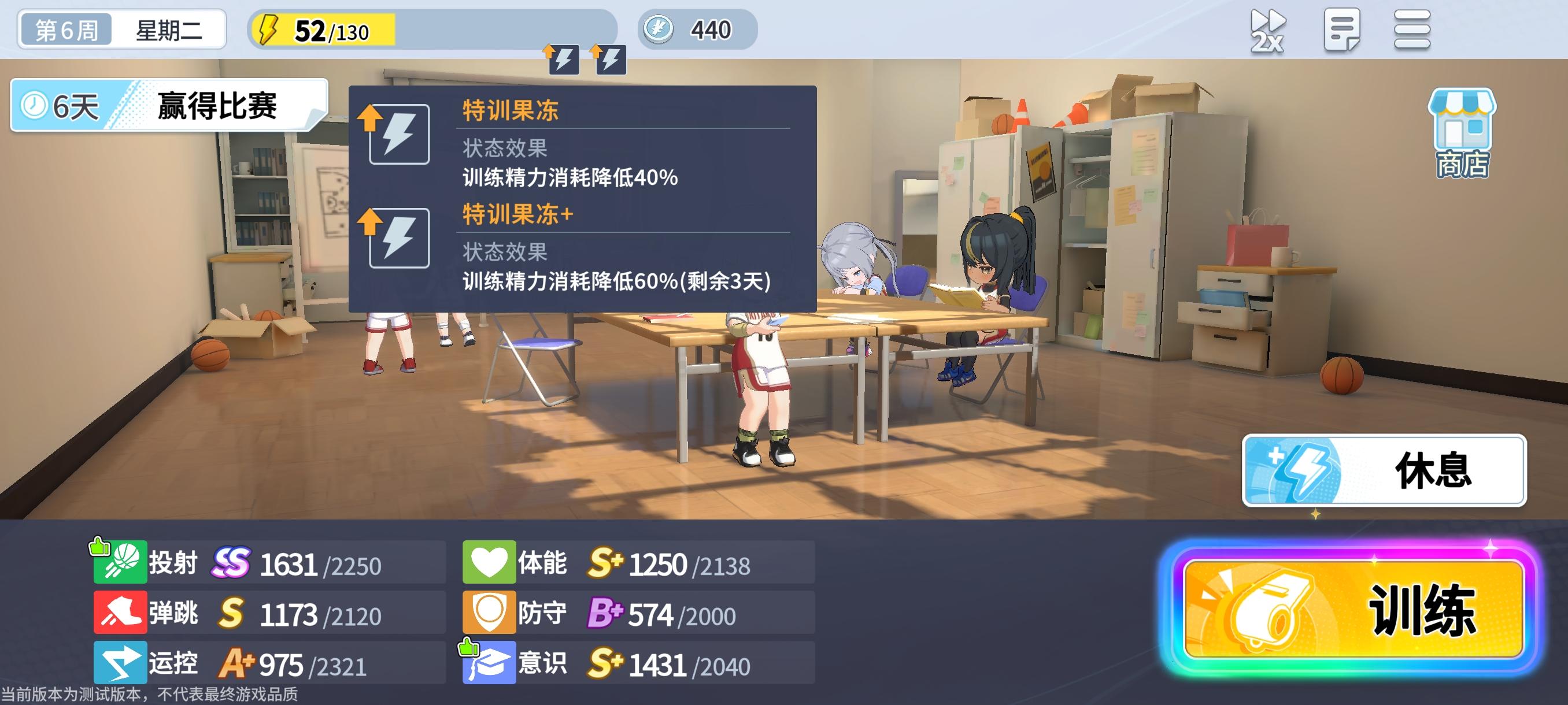This screenshot has width=1568, height=705.
Task: Select the 防守 defense shield icon
Action: coord(490,613)
